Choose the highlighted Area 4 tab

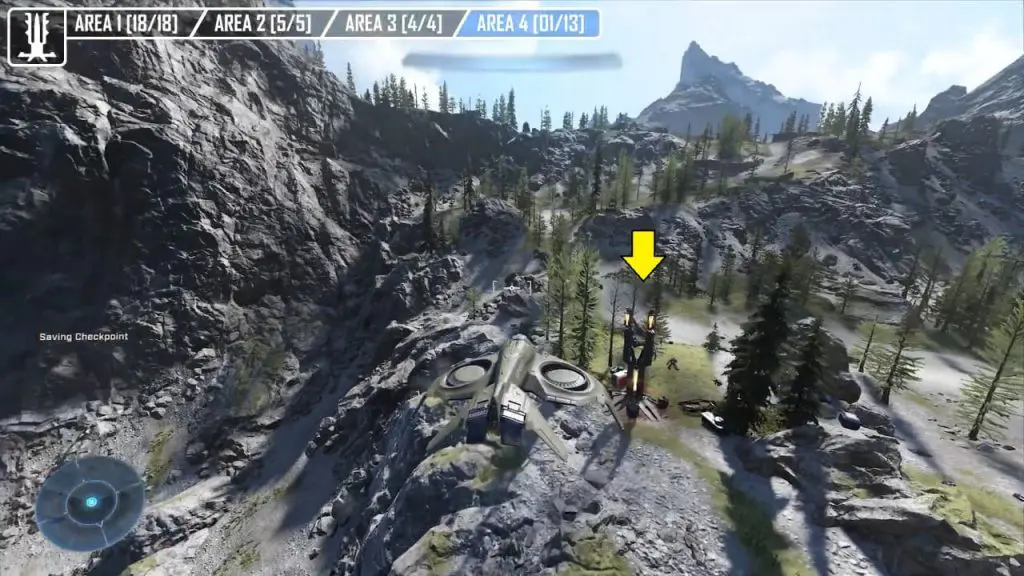(x=529, y=23)
